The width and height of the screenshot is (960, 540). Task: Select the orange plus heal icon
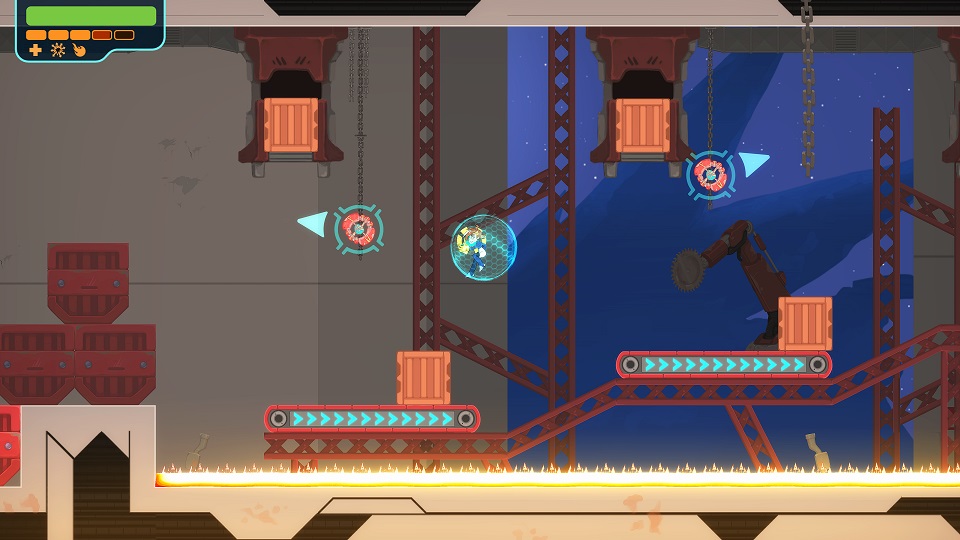click(x=36, y=50)
